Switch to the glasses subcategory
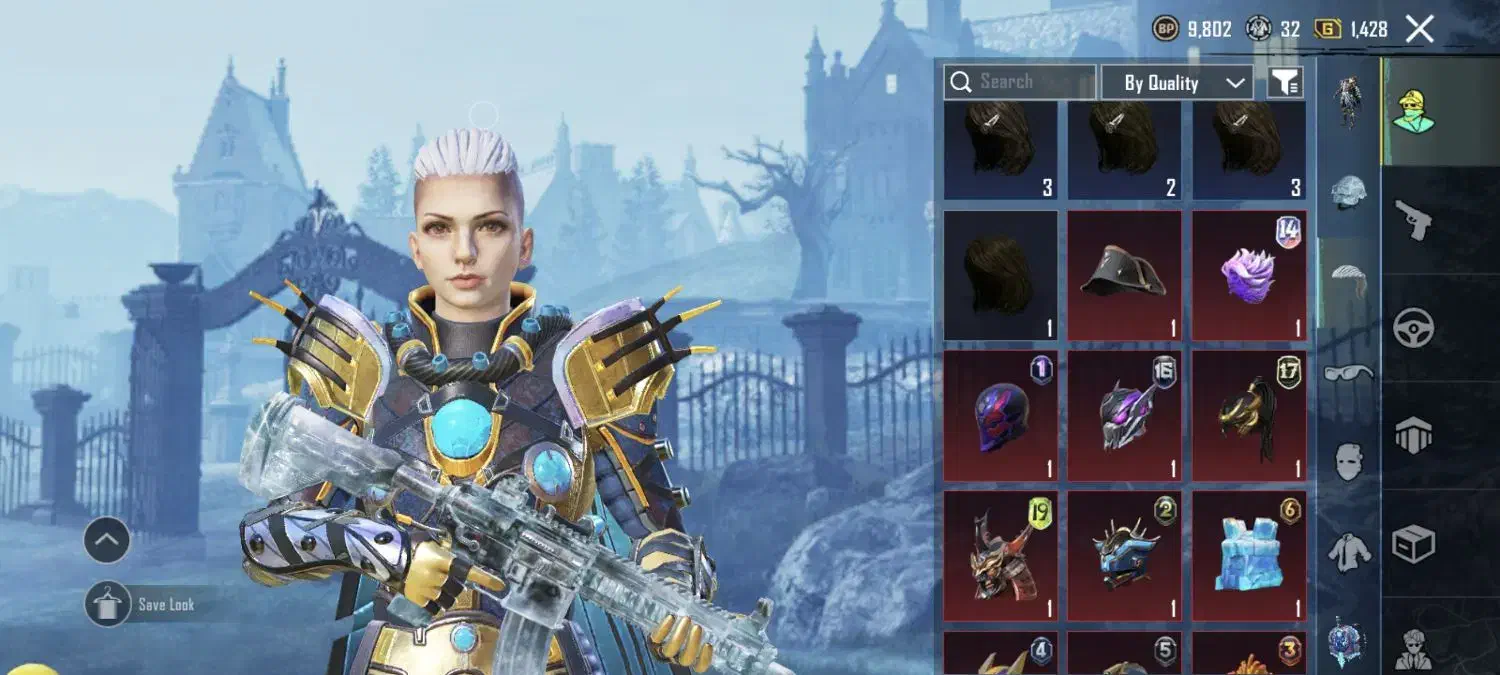The height and width of the screenshot is (675, 1500). (x=1348, y=374)
